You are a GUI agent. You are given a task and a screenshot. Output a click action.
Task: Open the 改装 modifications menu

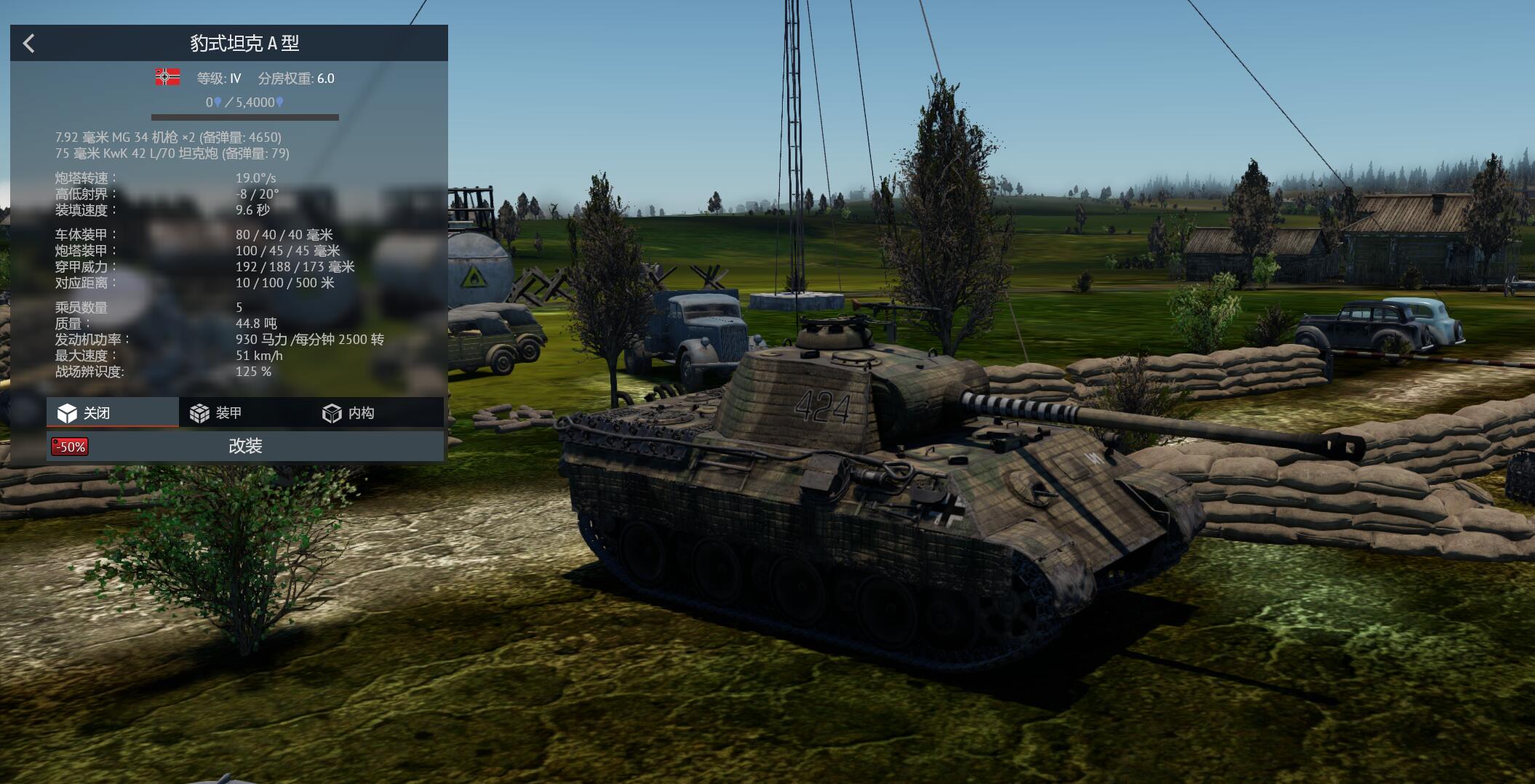pyautogui.click(x=245, y=446)
